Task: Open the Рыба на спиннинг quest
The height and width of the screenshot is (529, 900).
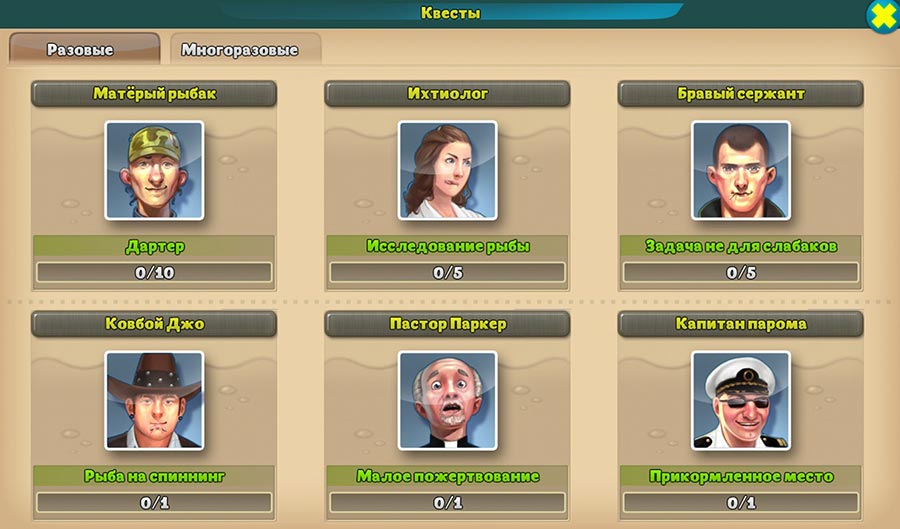Action: click(154, 476)
